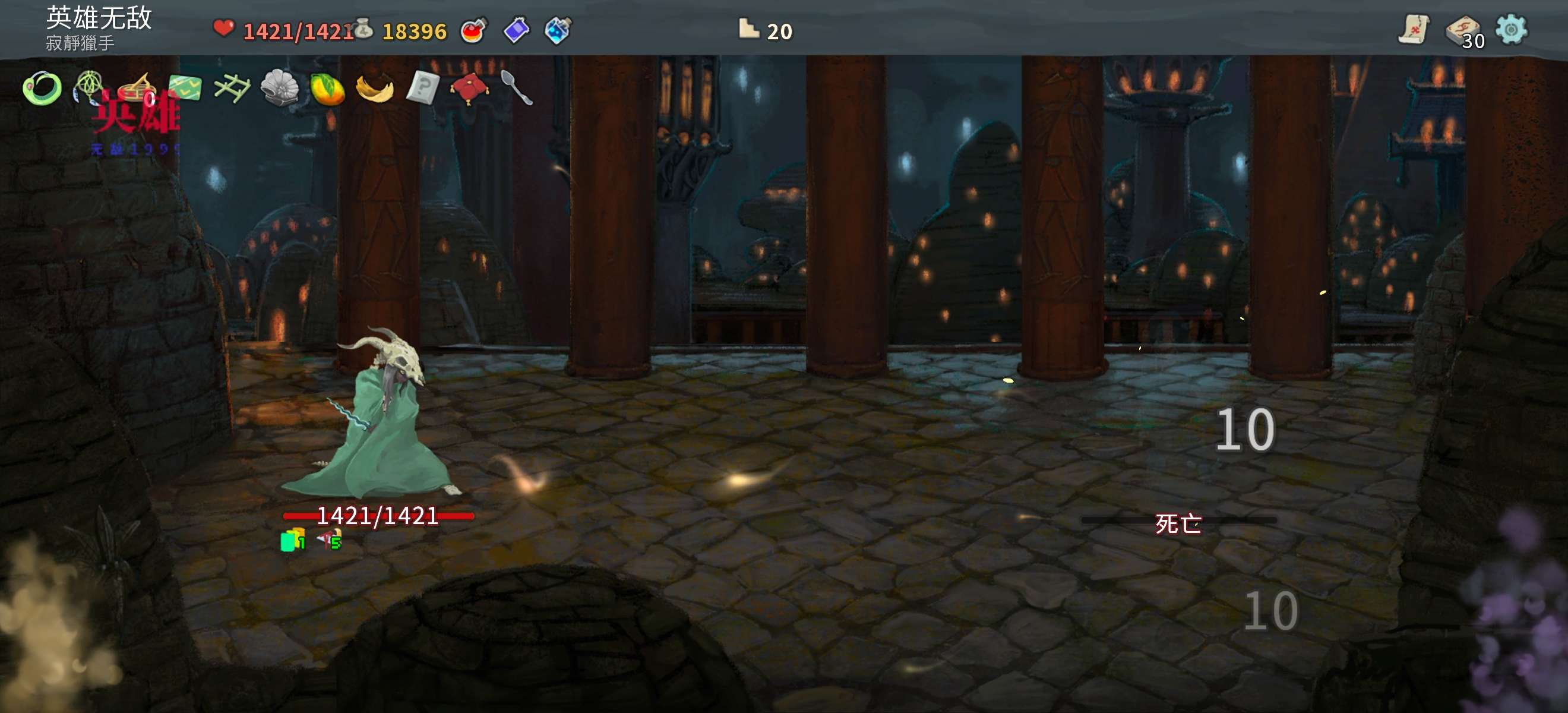1568x713 pixels.
Task: Inspect the green snake ring relic
Action: click(42, 89)
